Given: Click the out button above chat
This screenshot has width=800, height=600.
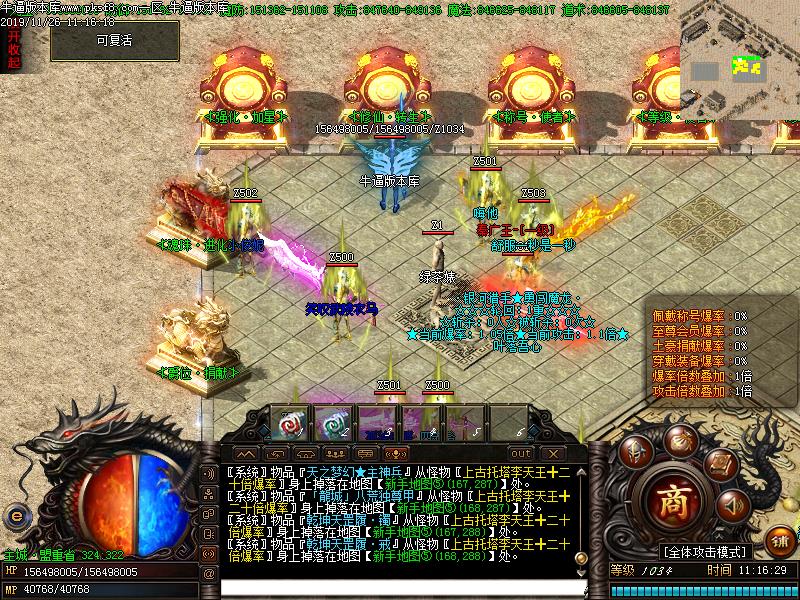Looking at the screenshot, I should [520, 453].
